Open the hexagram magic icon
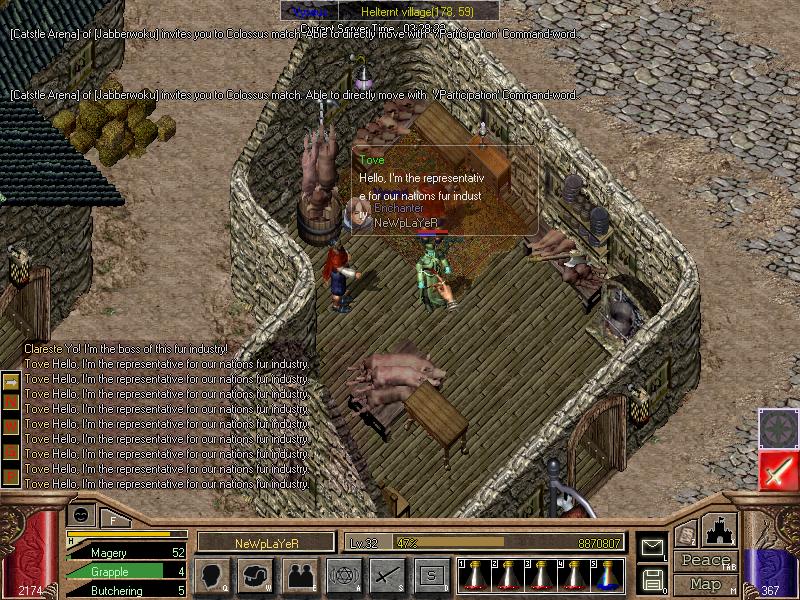Viewport: 800px width, 600px height. point(344,575)
